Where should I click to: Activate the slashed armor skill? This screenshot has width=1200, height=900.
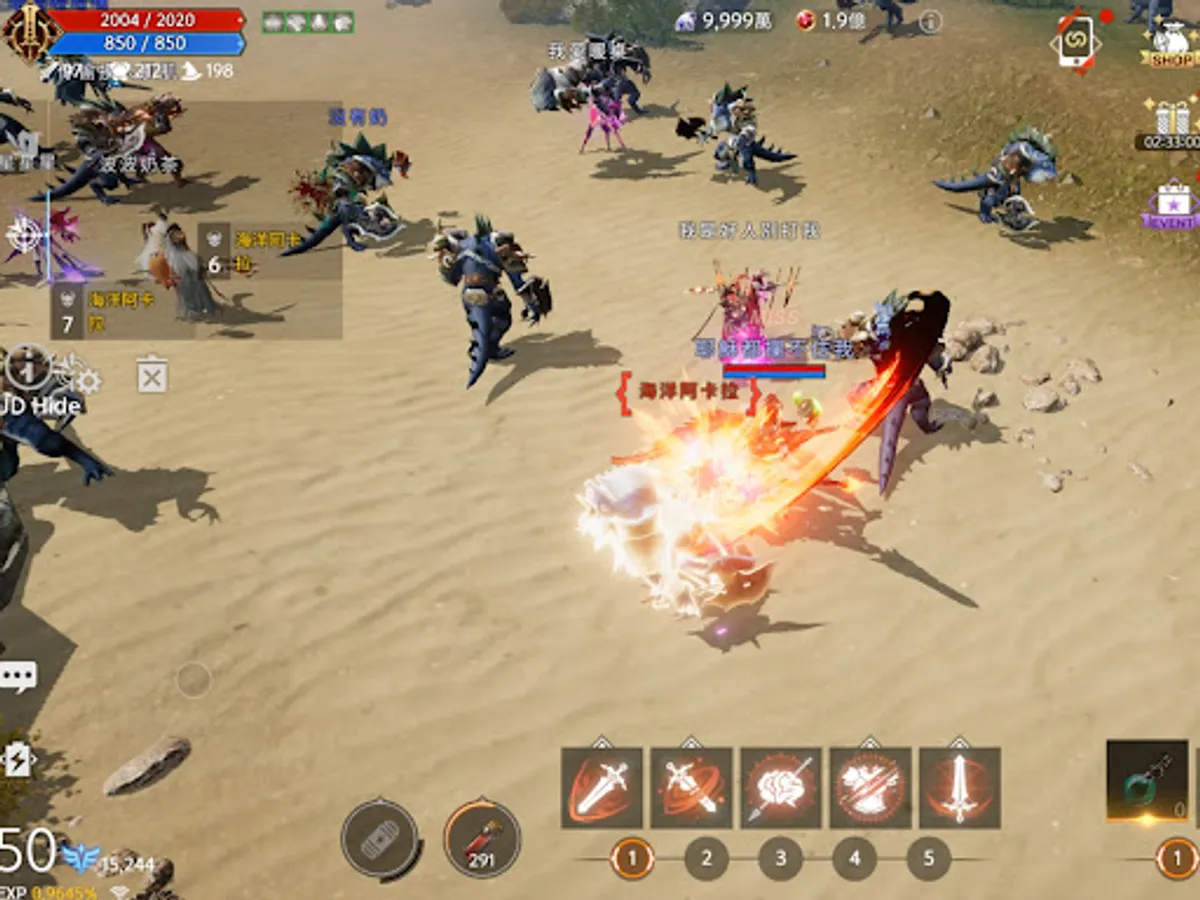870,787
